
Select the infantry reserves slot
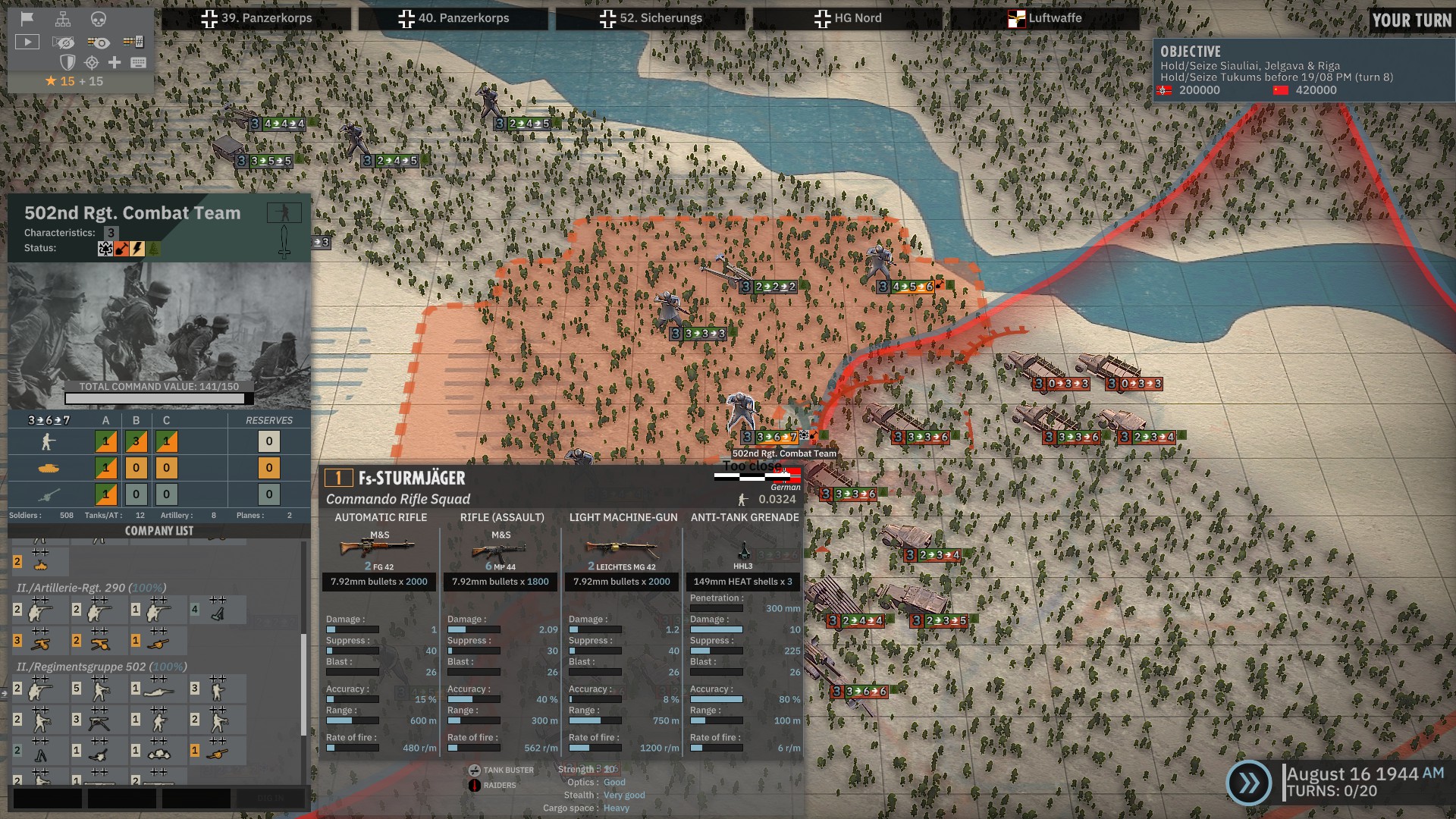268,441
